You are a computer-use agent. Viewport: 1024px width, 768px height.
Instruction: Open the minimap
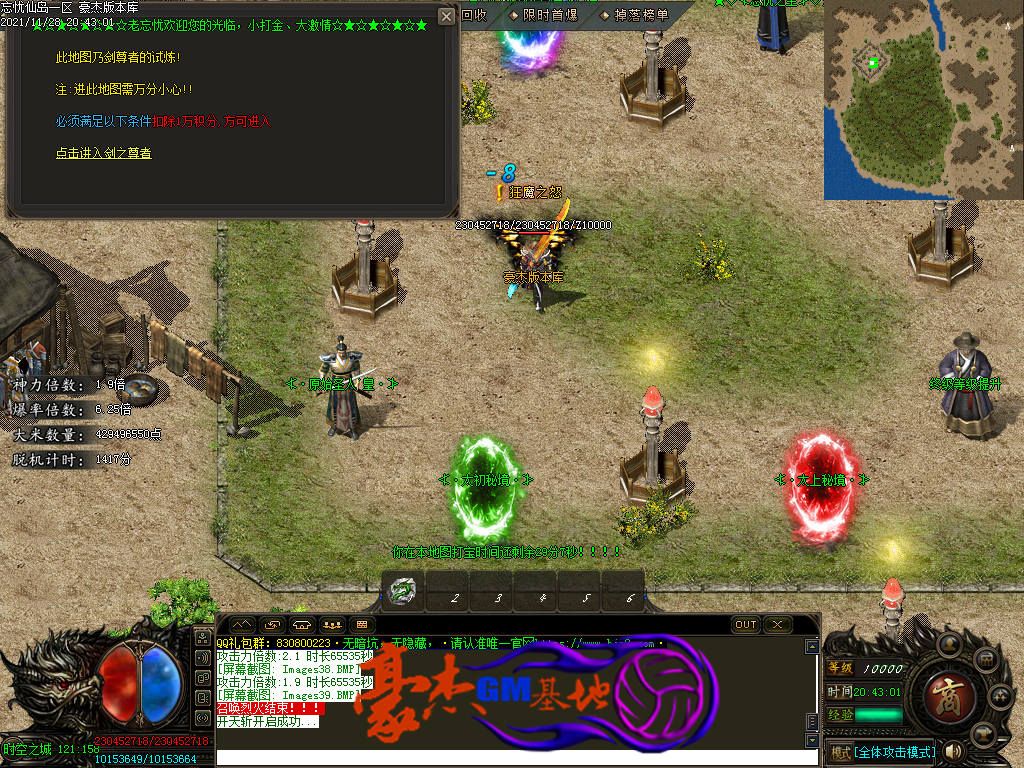pyautogui.click(x=923, y=100)
